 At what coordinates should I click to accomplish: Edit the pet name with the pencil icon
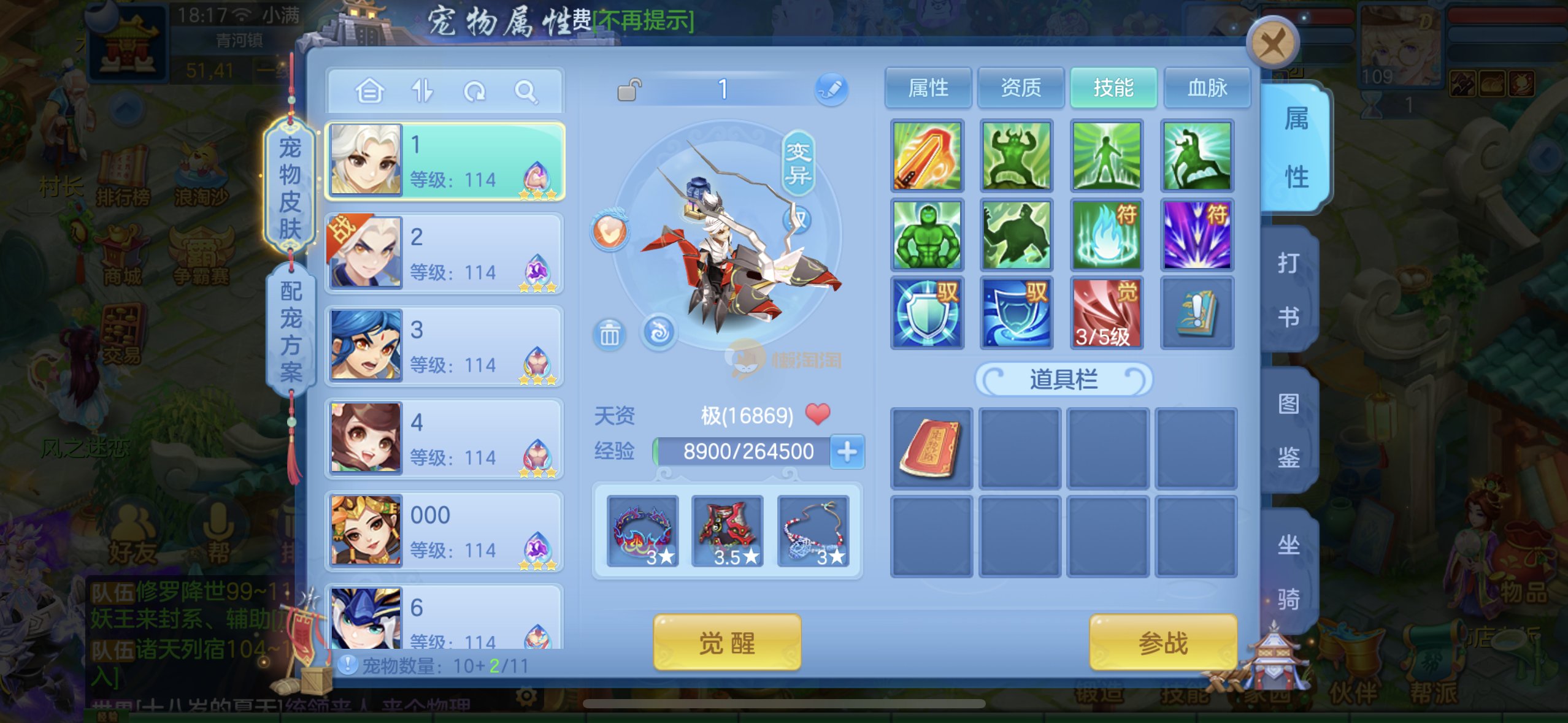click(831, 90)
